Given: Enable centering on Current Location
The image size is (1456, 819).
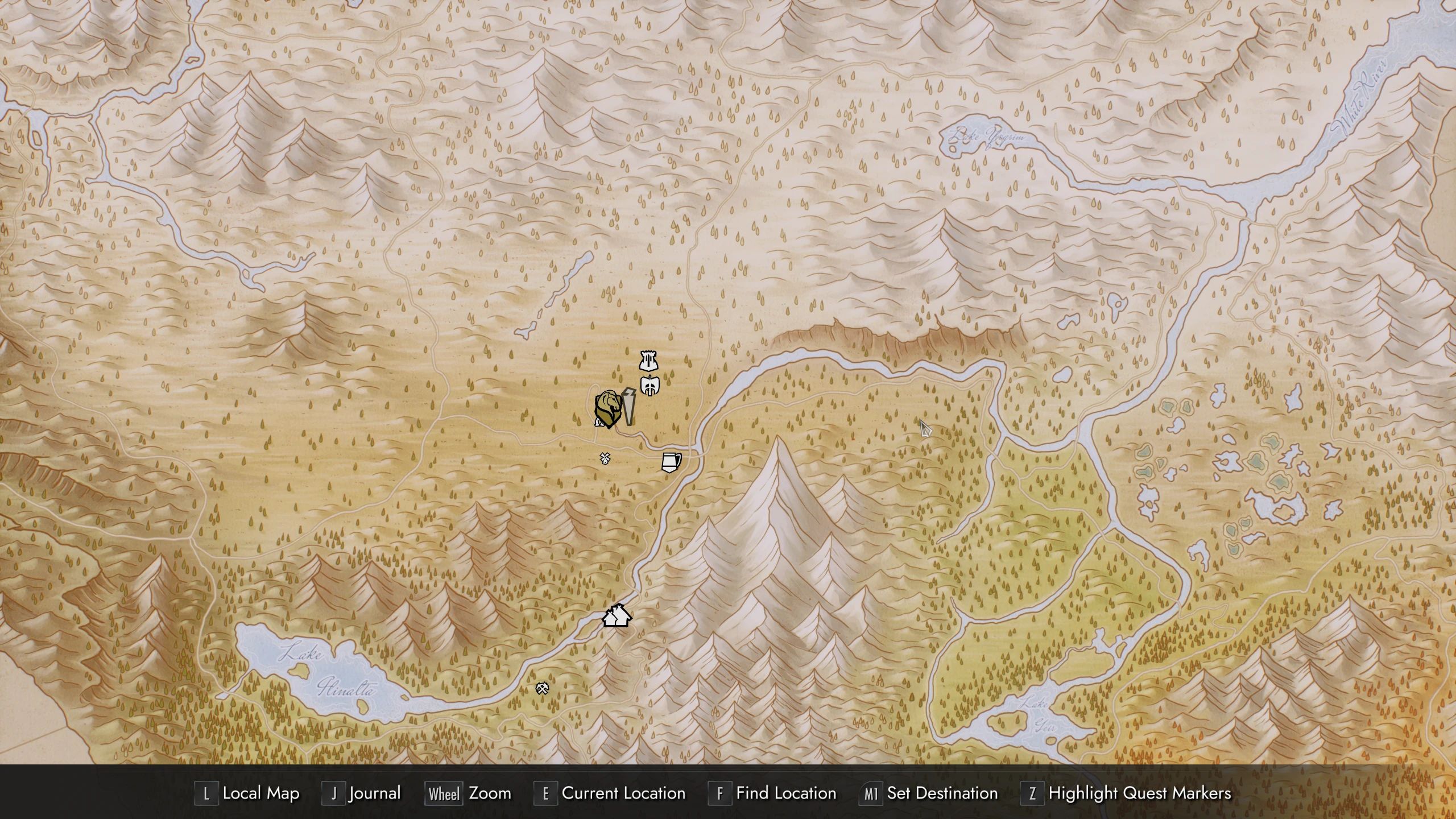Looking at the screenshot, I should tap(622, 793).
